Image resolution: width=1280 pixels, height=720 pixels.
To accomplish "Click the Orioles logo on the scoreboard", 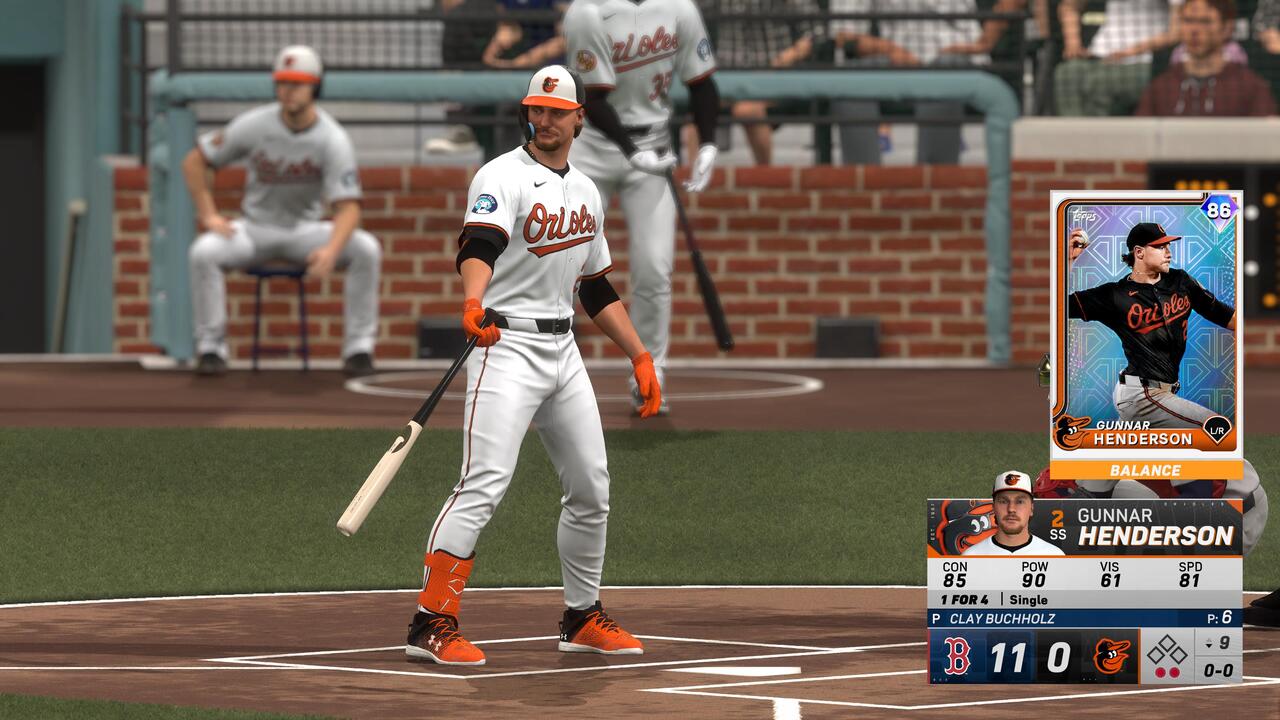I will 1111,657.
